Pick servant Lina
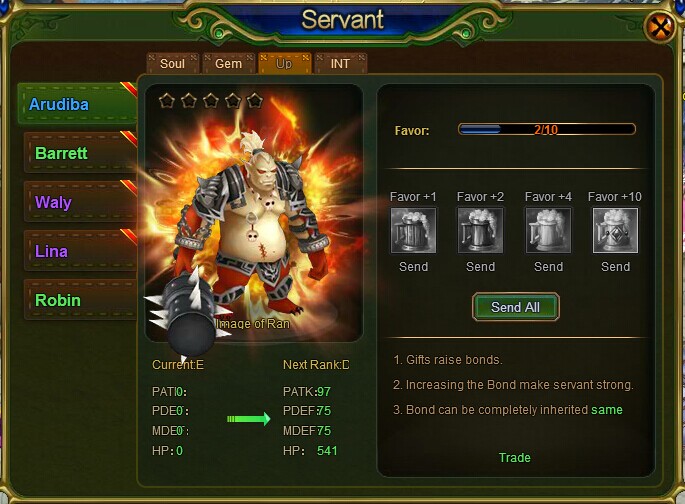The height and width of the screenshot is (504, 685). click(76, 251)
